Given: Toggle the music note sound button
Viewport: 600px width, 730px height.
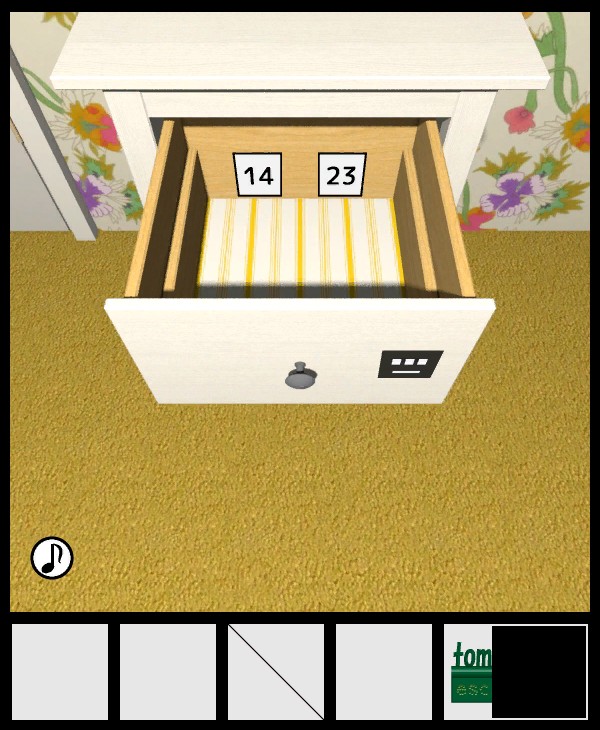Looking at the screenshot, I should tap(52, 558).
